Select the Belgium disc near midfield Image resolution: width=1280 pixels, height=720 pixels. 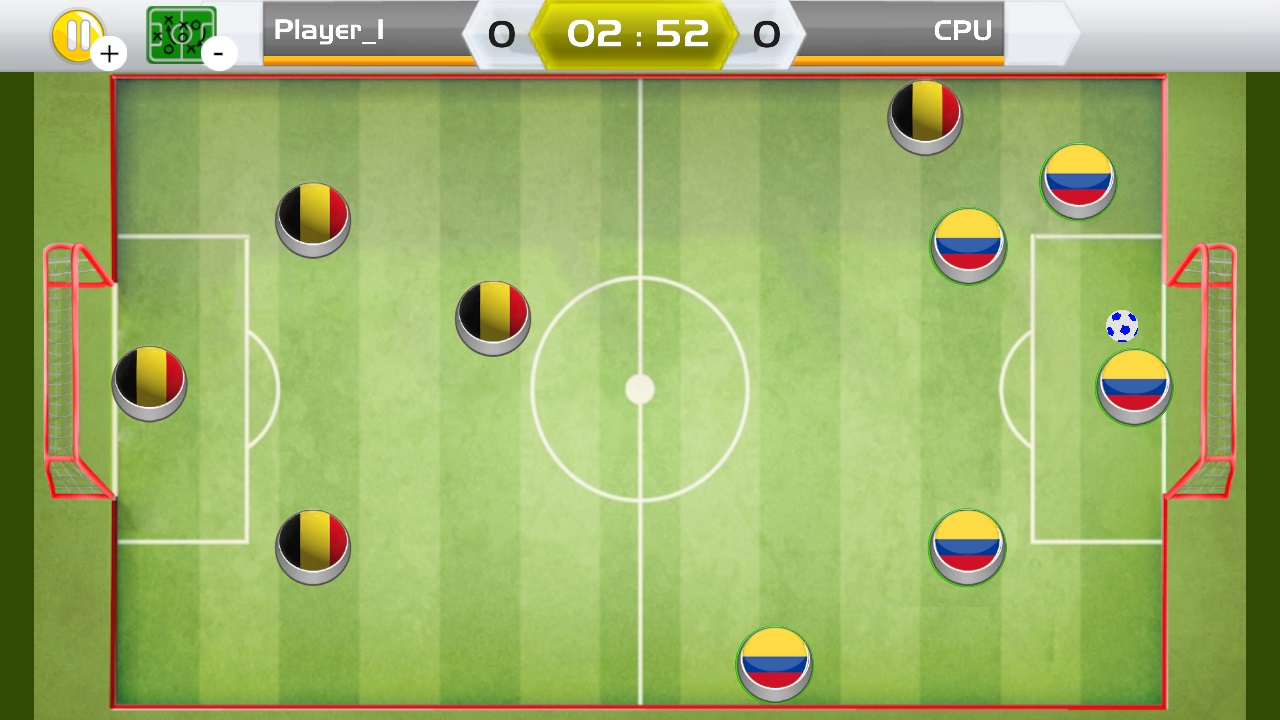pyautogui.click(x=492, y=315)
